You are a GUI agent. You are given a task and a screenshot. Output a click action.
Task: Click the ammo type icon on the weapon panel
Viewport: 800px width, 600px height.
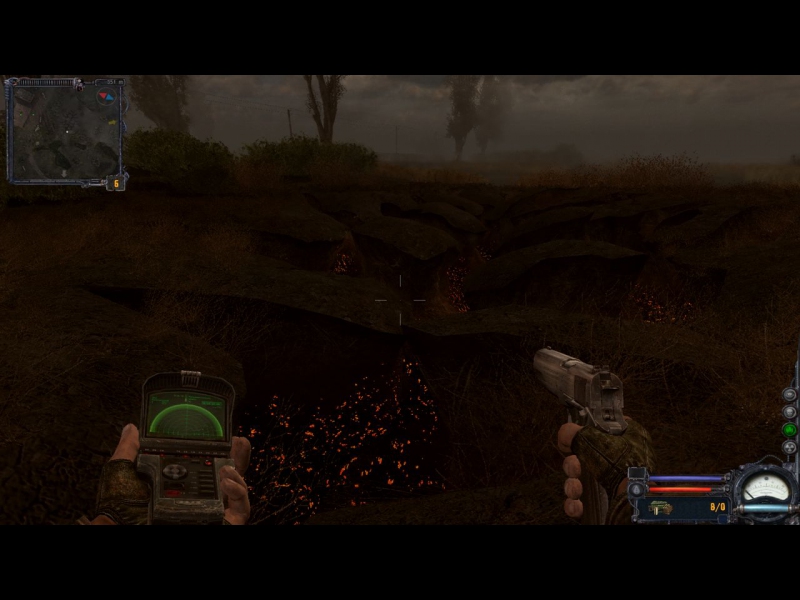(661, 507)
